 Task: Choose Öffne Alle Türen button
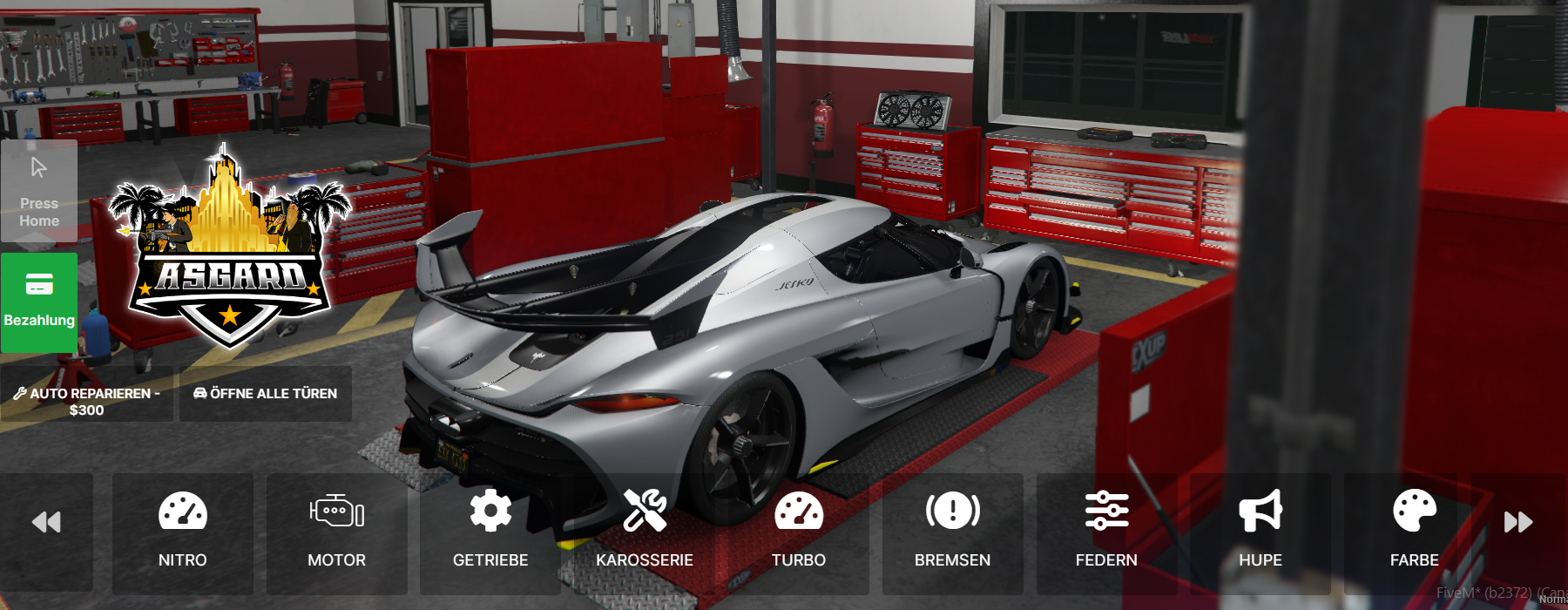[x=266, y=394]
